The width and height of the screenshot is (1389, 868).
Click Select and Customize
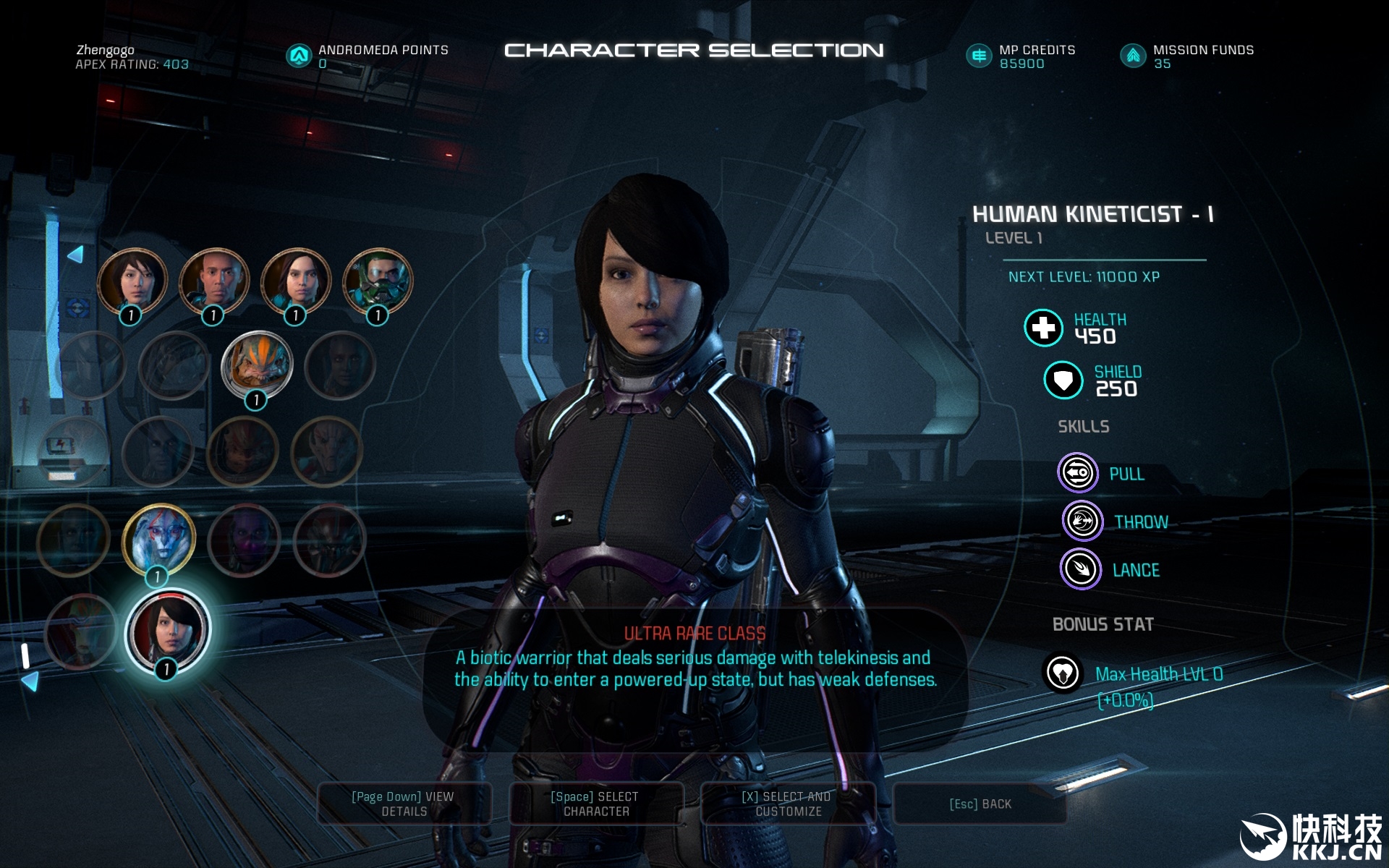click(x=788, y=804)
